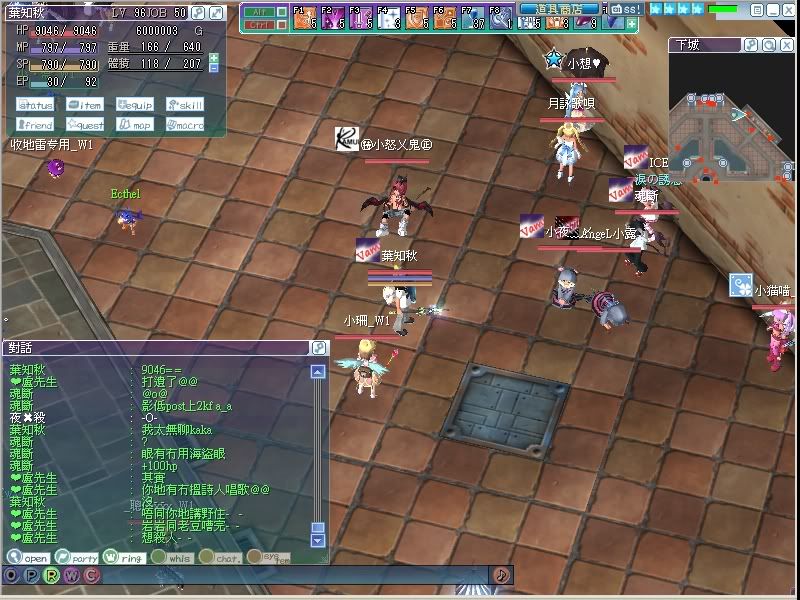Activate the F1 hotkey skill
800x600 pixels.
click(x=304, y=18)
